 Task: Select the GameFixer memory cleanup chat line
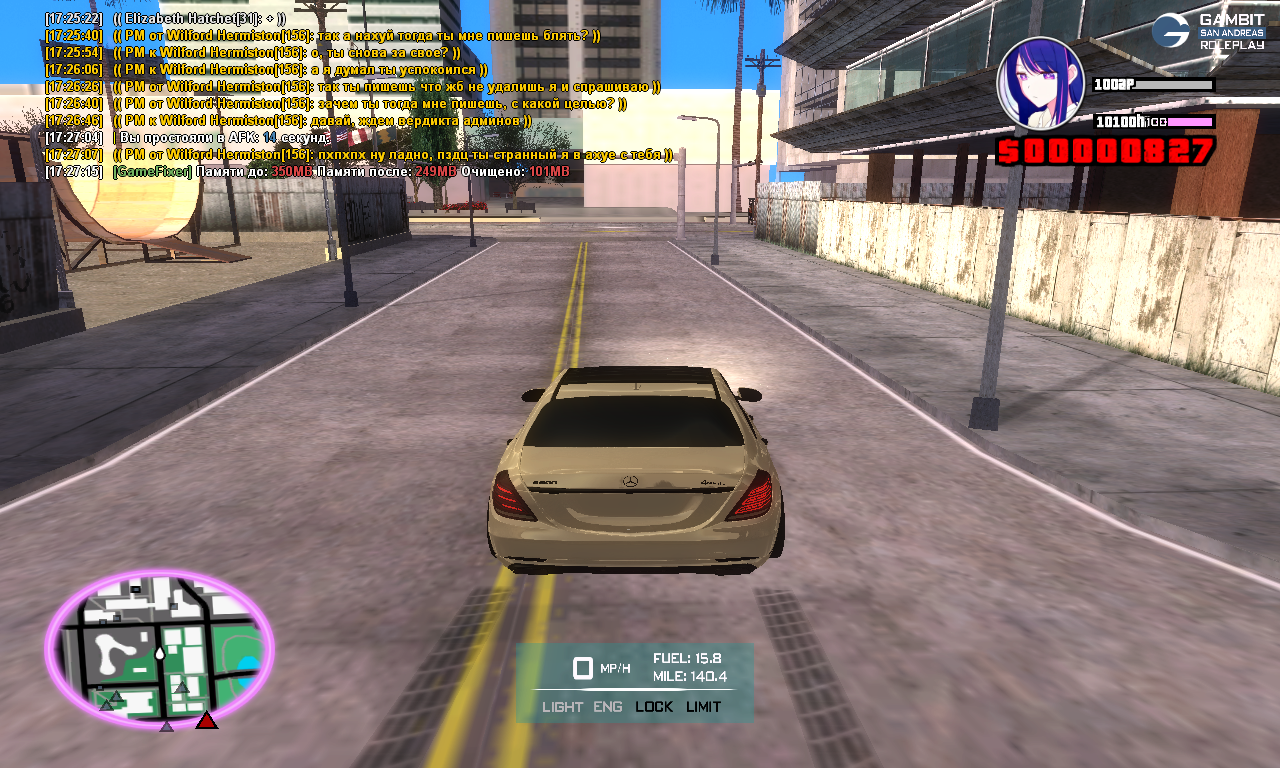point(340,172)
